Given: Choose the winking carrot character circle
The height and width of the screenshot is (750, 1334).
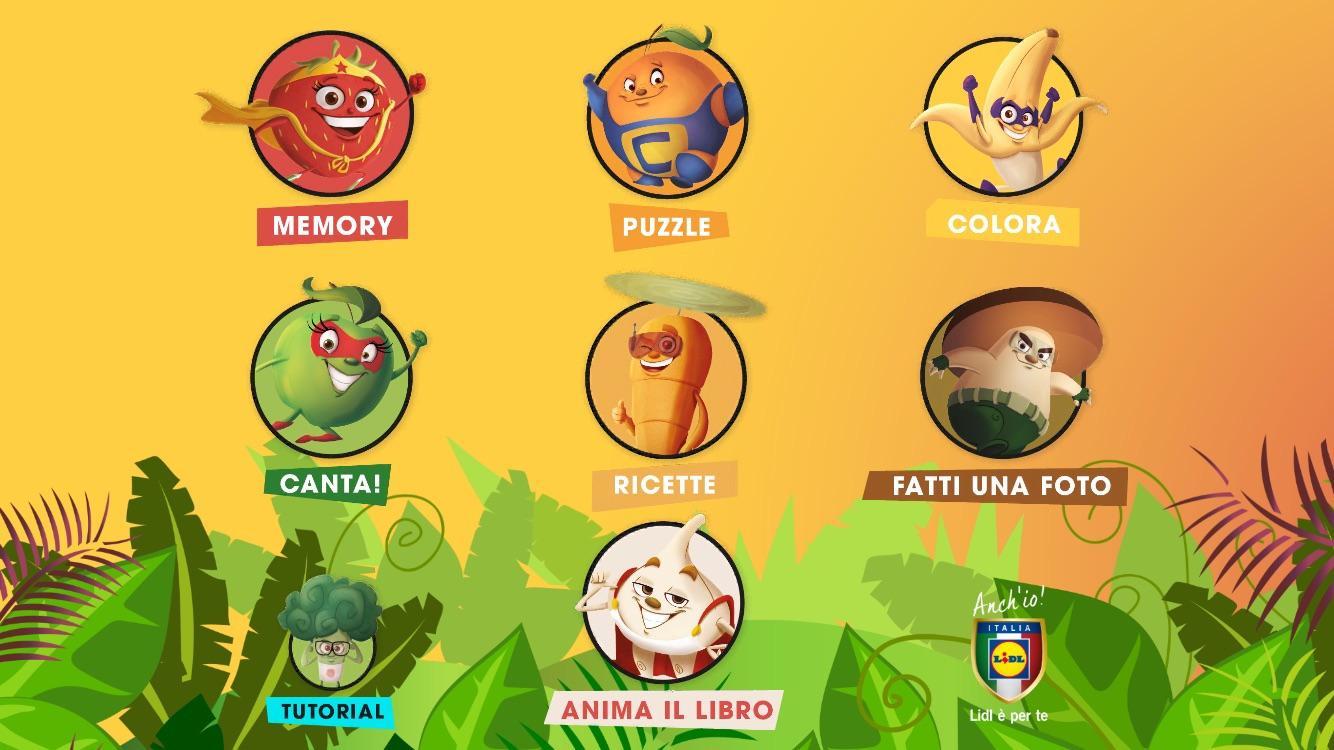Looking at the screenshot, I should click(x=665, y=375).
